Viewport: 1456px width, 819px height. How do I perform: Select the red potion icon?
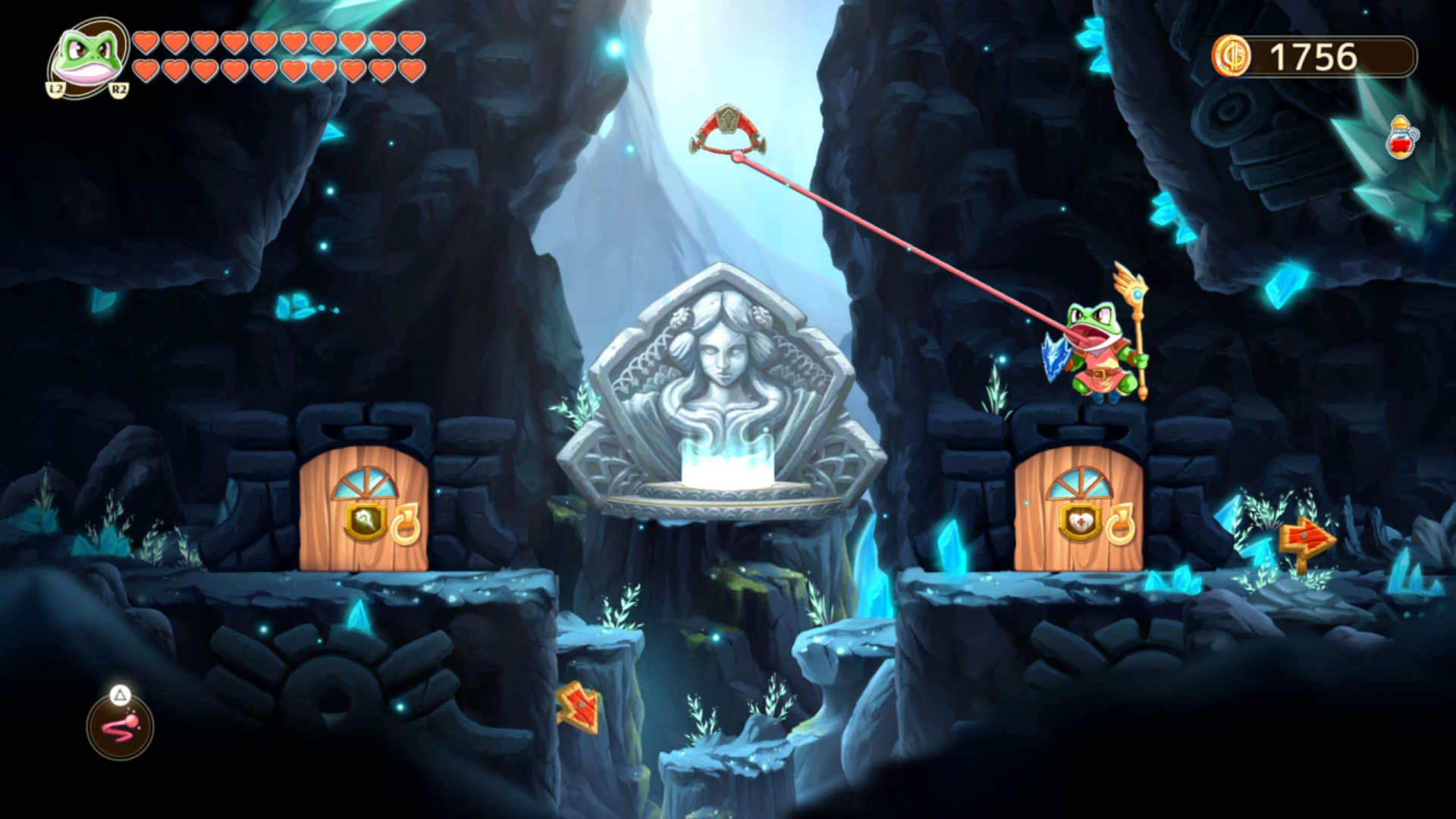[1401, 139]
